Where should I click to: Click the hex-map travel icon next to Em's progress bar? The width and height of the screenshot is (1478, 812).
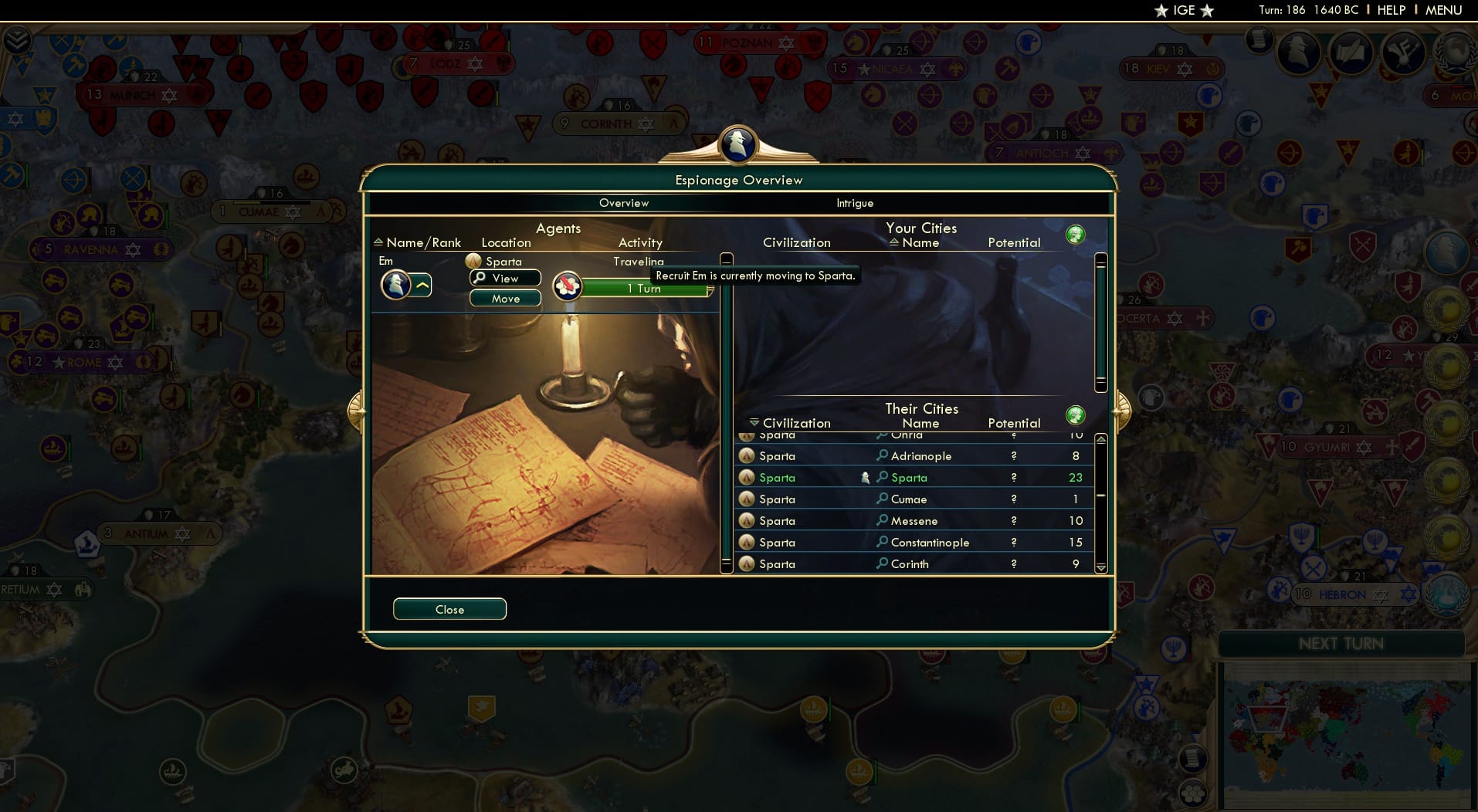pos(568,286)
